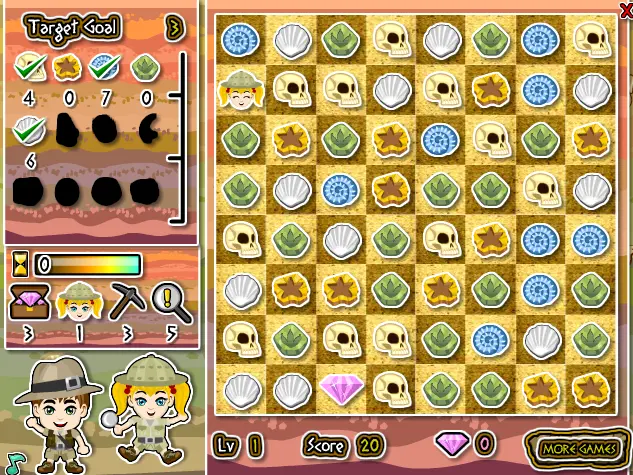Screen dimensions: 633x475
Task: Use the treasure chest power-up
Action: click(28, 297)
